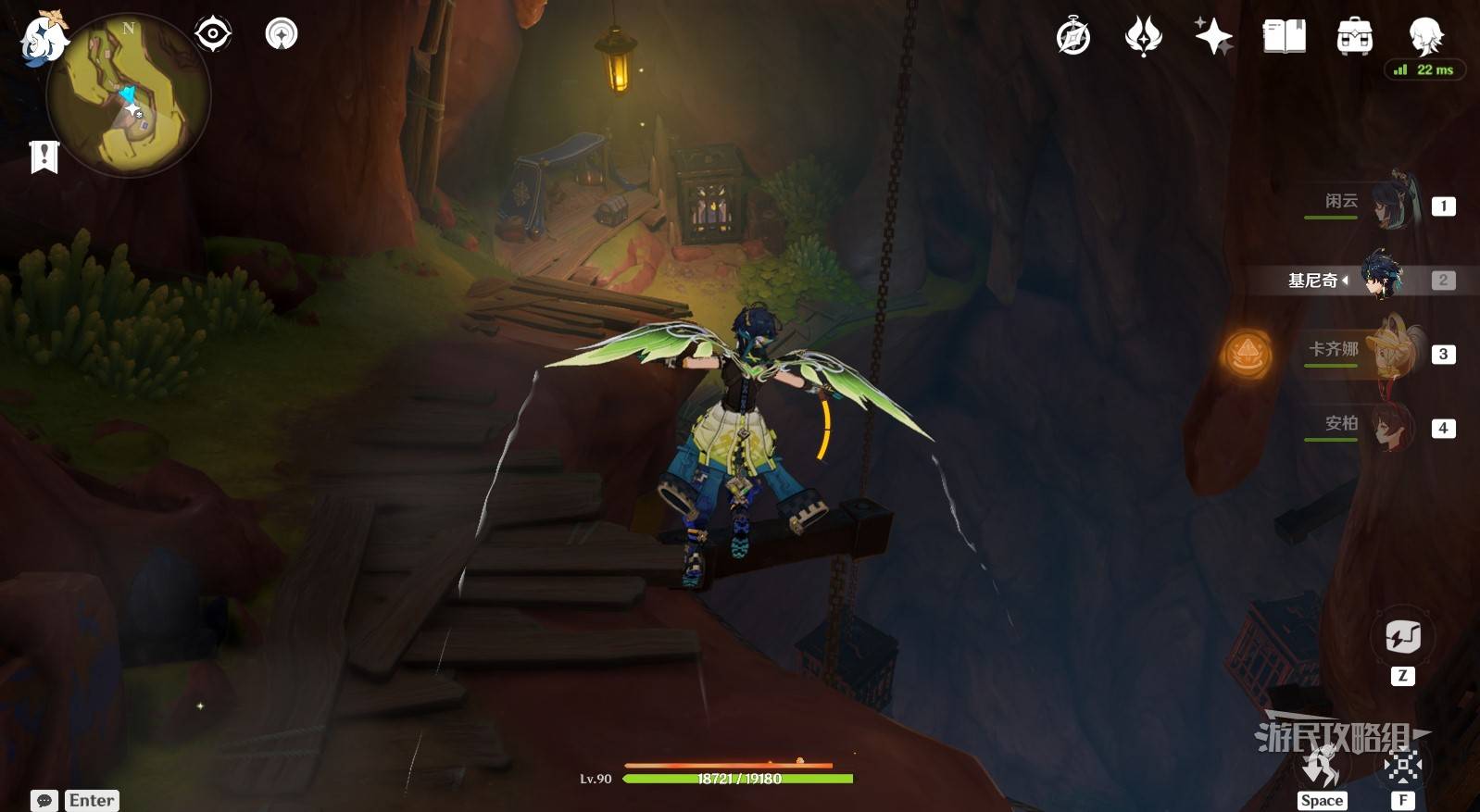Click the round icon right of the target ring

[282, 34]
